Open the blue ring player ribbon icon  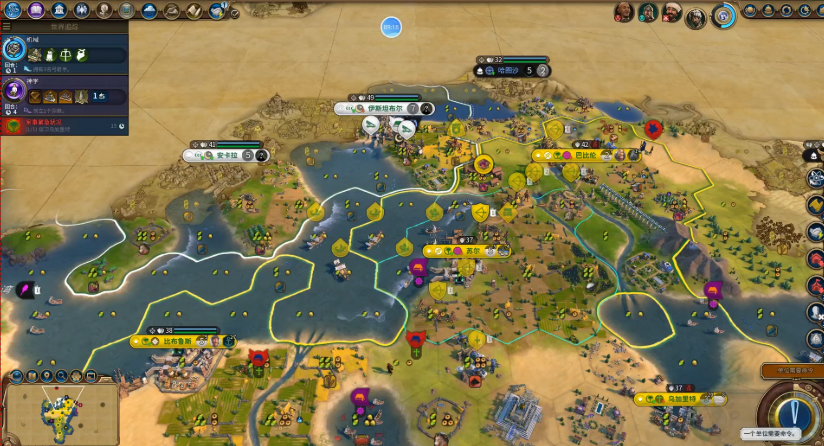click(x=722, y=13)
